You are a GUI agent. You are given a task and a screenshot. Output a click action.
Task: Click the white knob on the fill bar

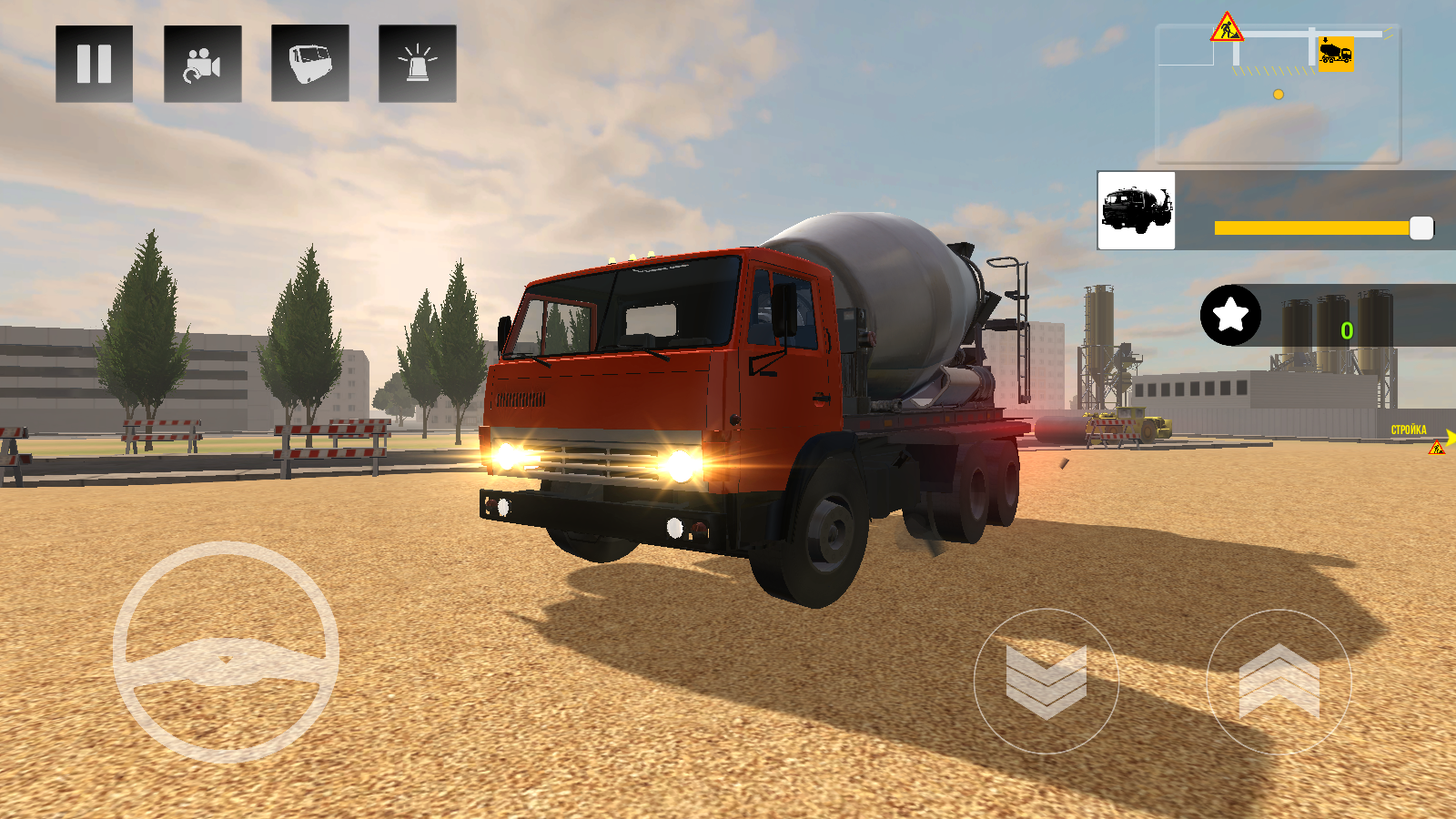click(x=1421, y=227)
